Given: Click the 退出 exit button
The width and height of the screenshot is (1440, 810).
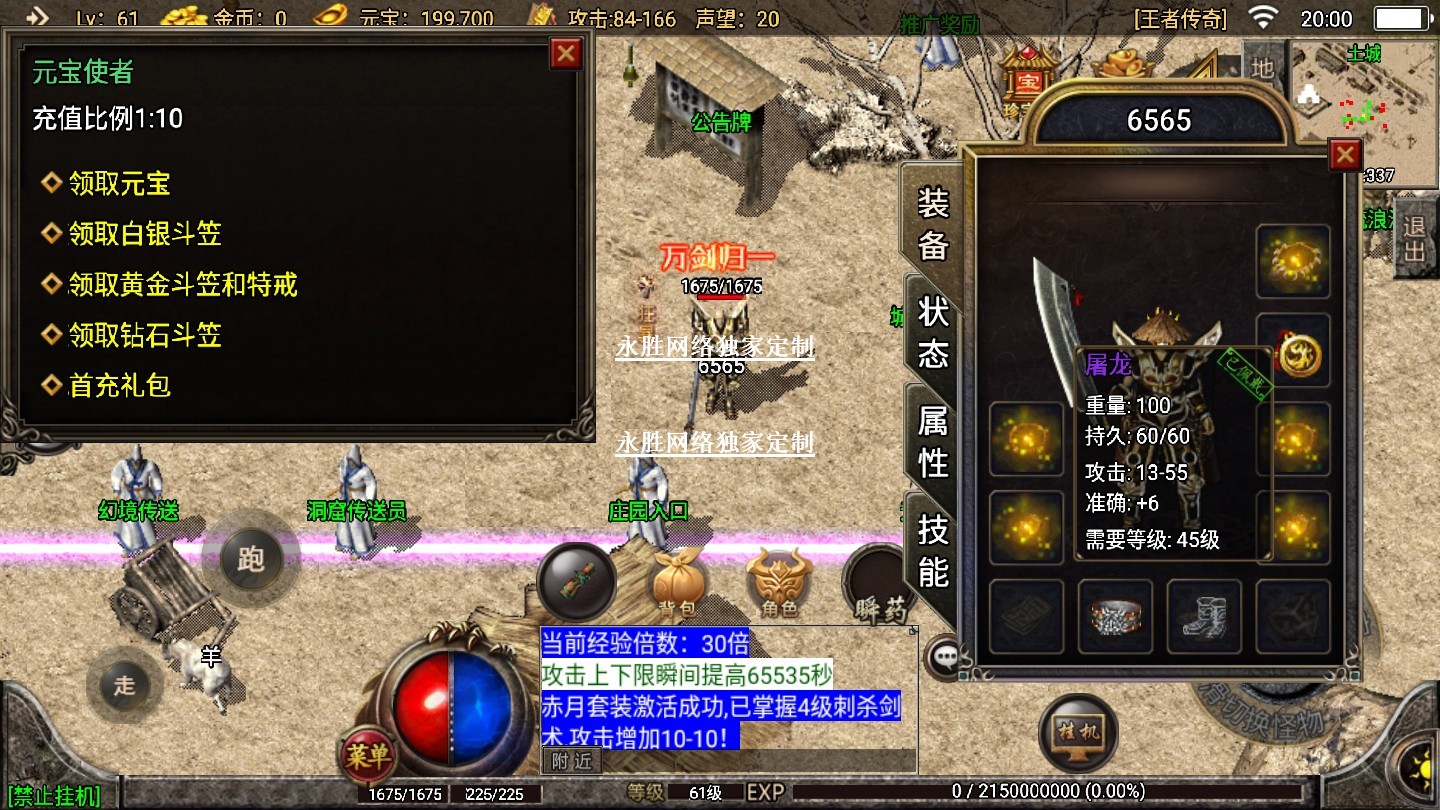Looking at the screenshot, I should point(1414,238).
